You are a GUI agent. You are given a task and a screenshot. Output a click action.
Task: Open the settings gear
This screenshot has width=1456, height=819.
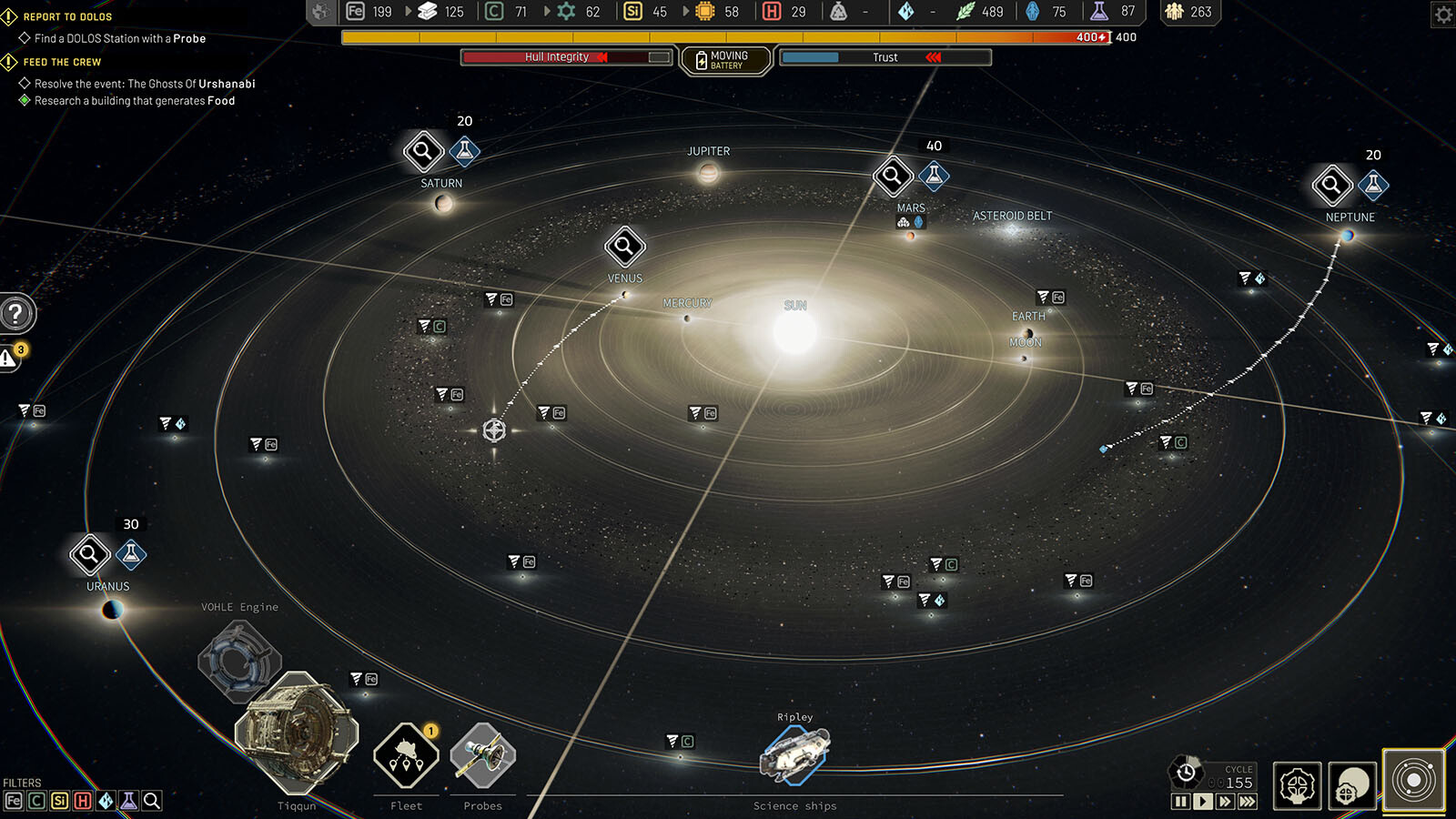[x=1443, y=15]
